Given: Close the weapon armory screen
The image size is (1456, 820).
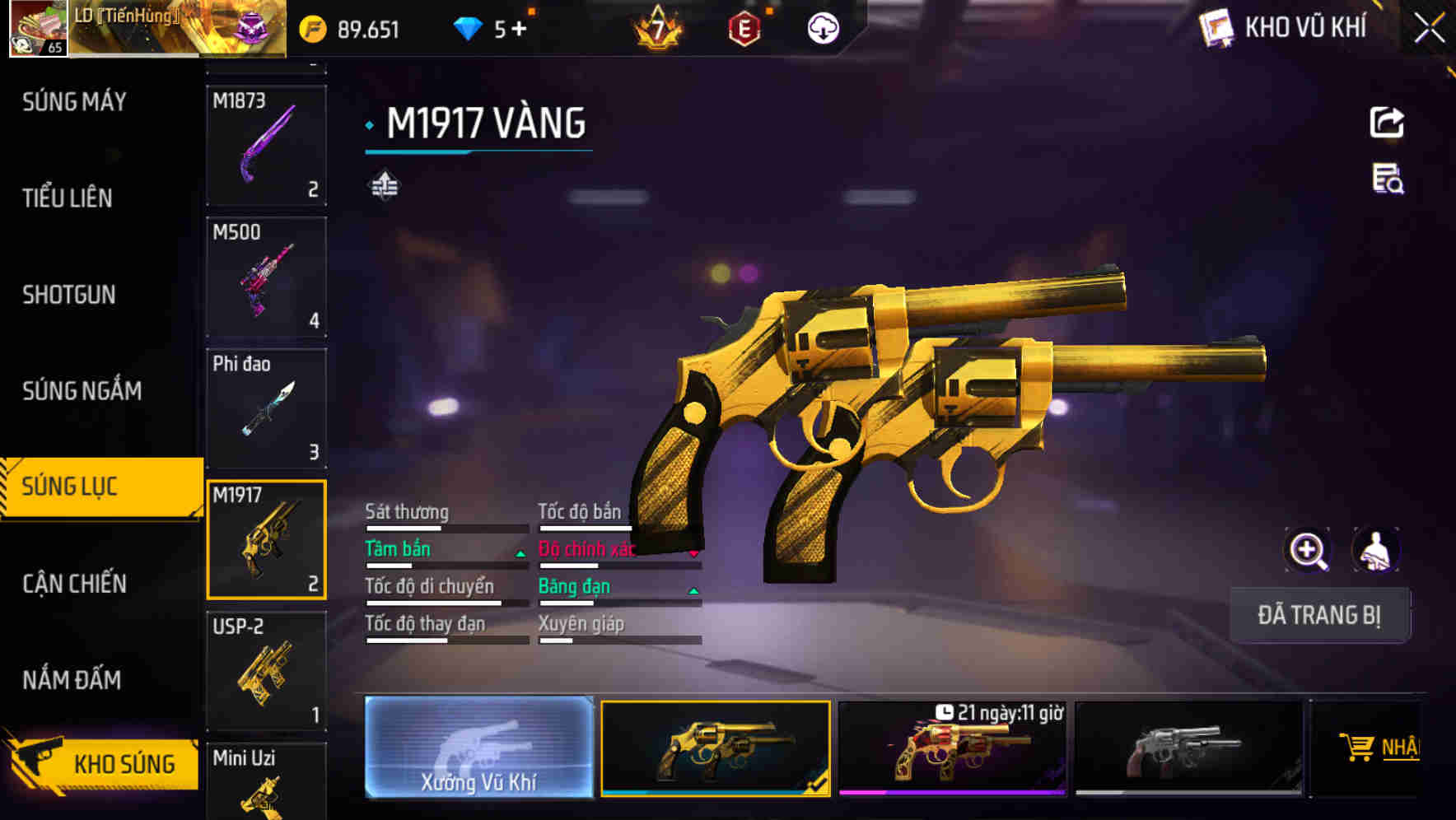Looking at the screenshot, I should (1429, 29).
